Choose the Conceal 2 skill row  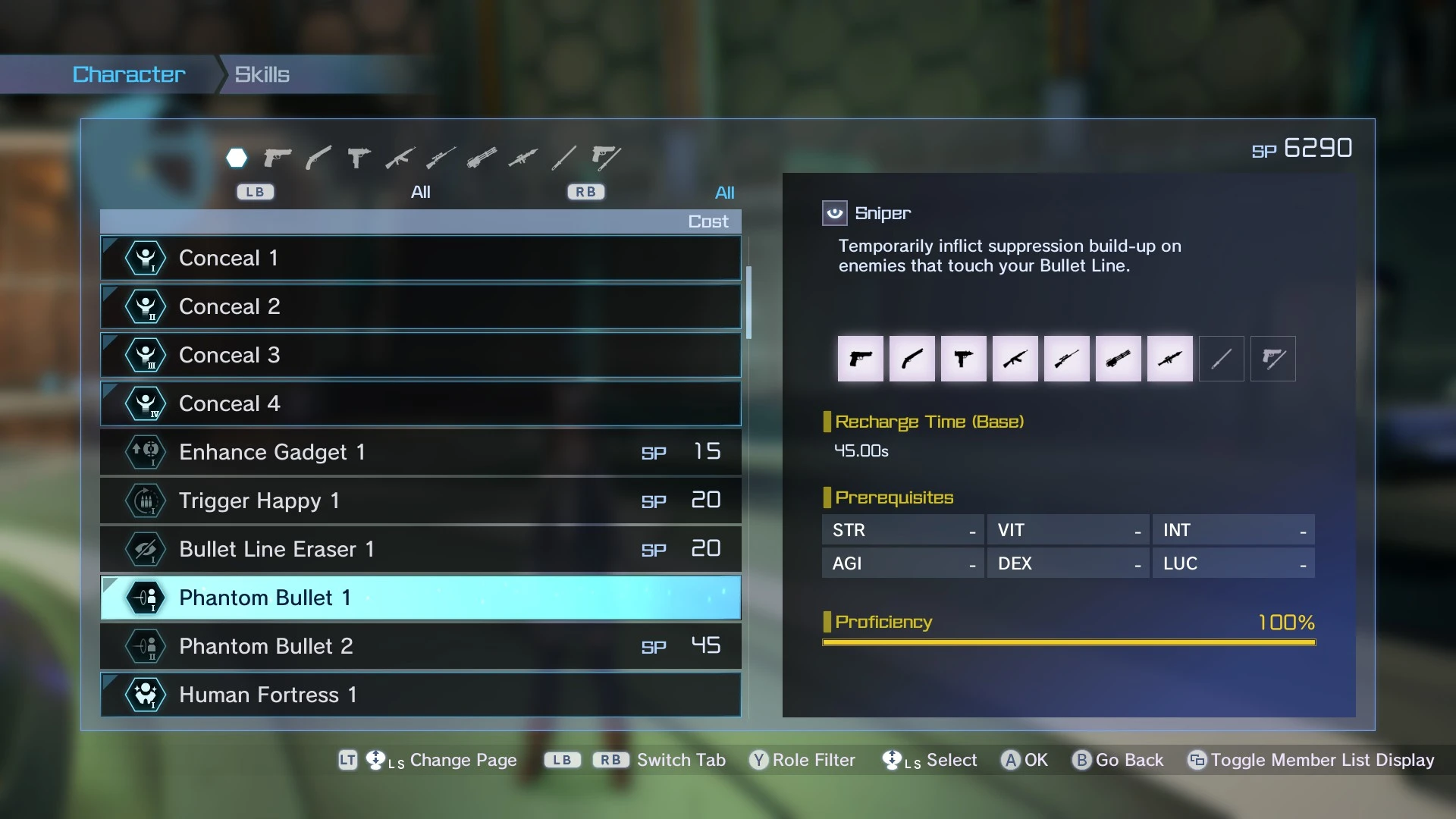(420, 306)
